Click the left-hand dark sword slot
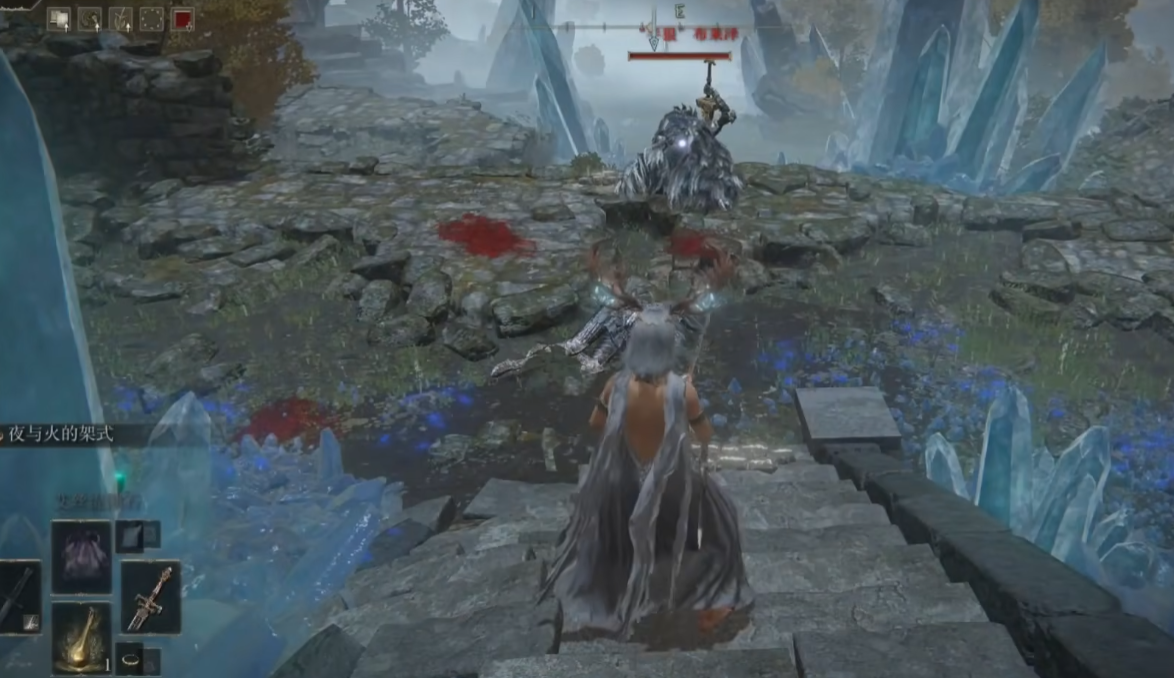The image size is (1174, 678). [18, 597]
